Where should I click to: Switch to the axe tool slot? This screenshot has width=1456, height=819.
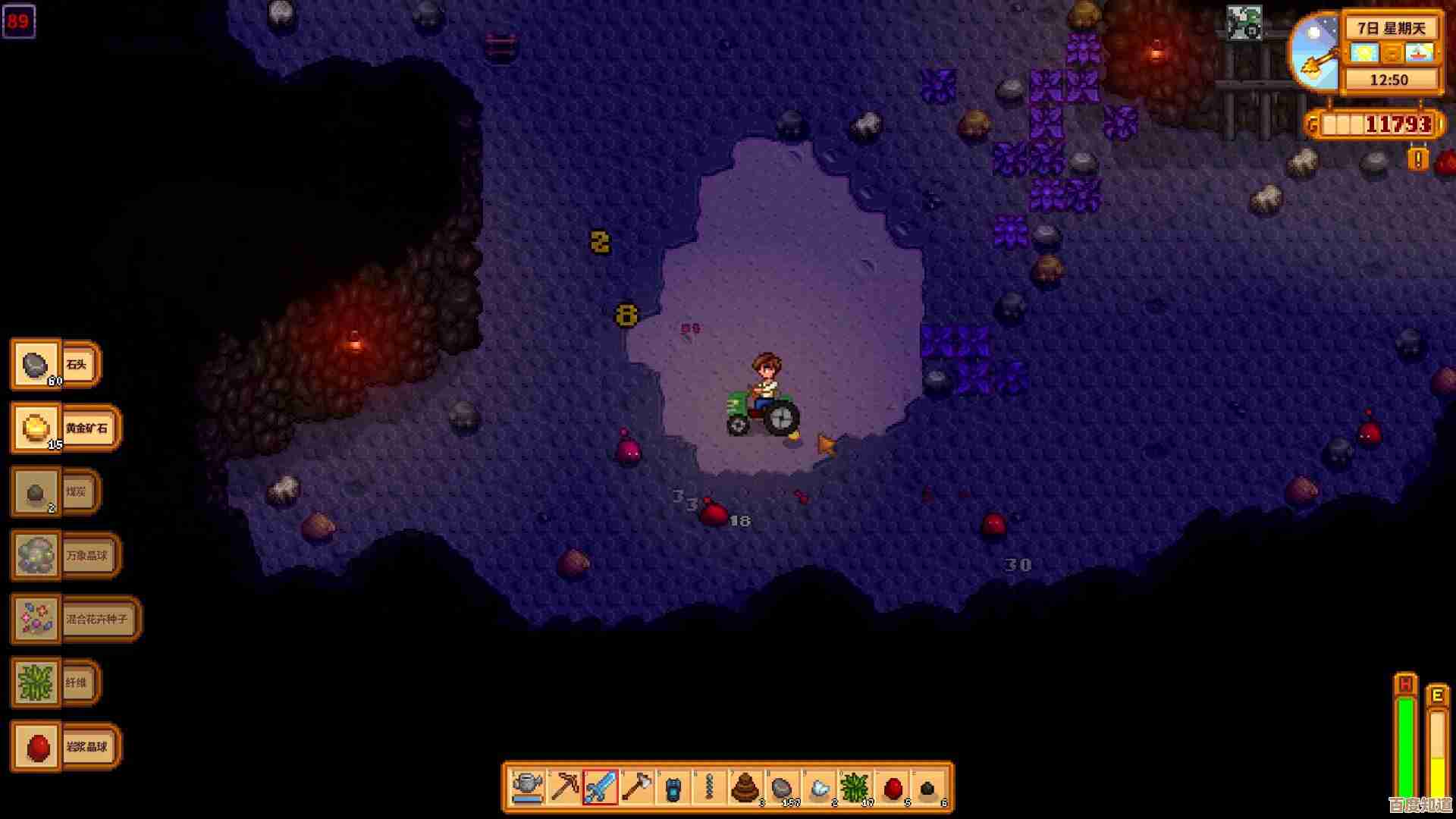637,788
